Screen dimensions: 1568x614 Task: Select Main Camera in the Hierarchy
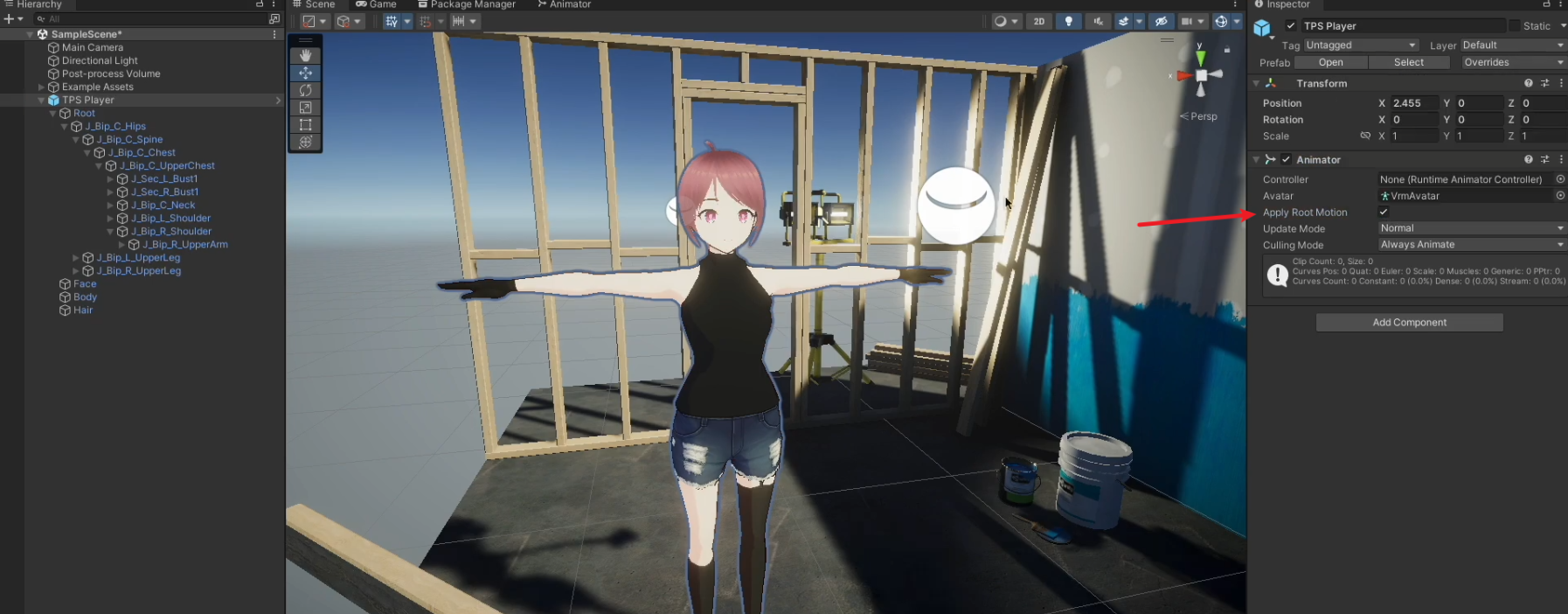click(92, 47)
